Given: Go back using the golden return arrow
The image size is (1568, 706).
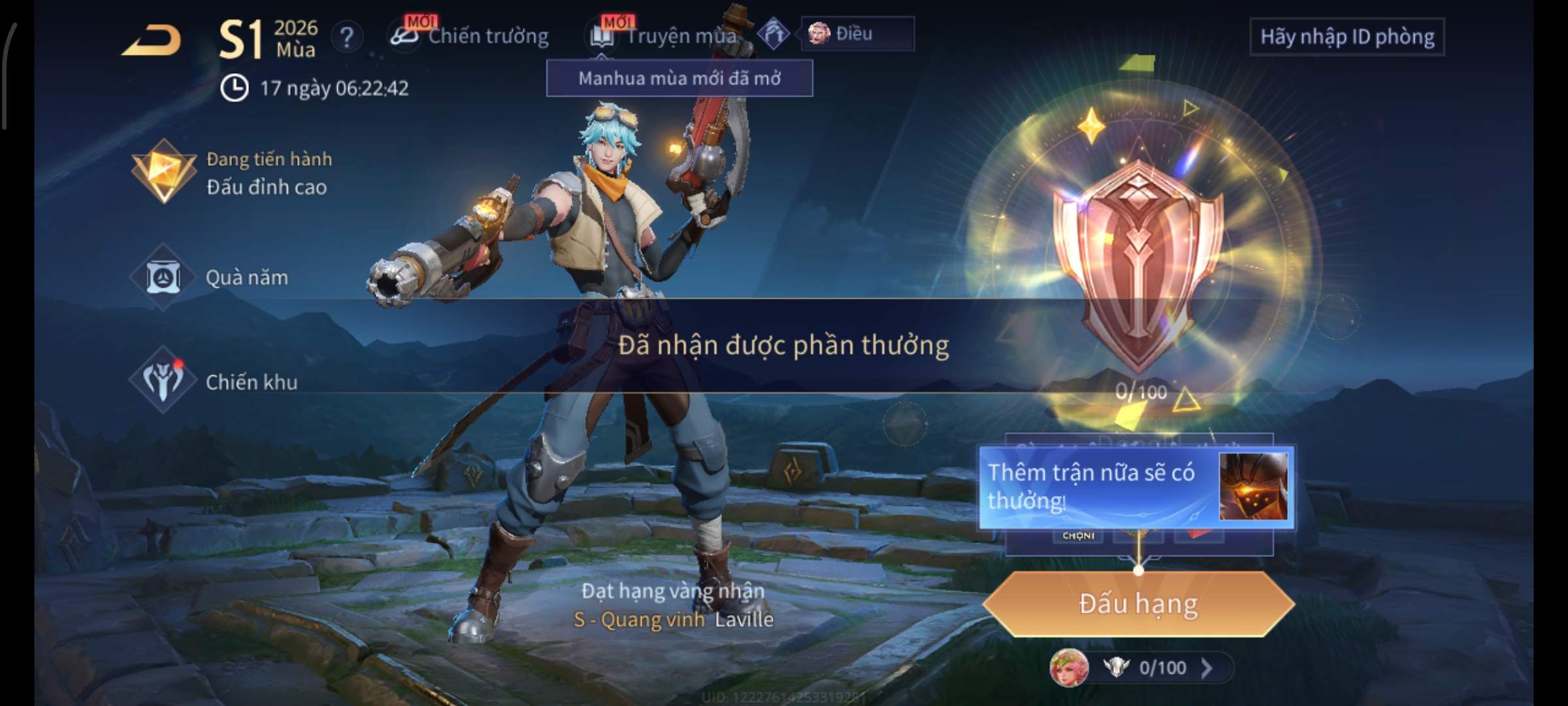Looking at the screenshot, I should 152,41.
